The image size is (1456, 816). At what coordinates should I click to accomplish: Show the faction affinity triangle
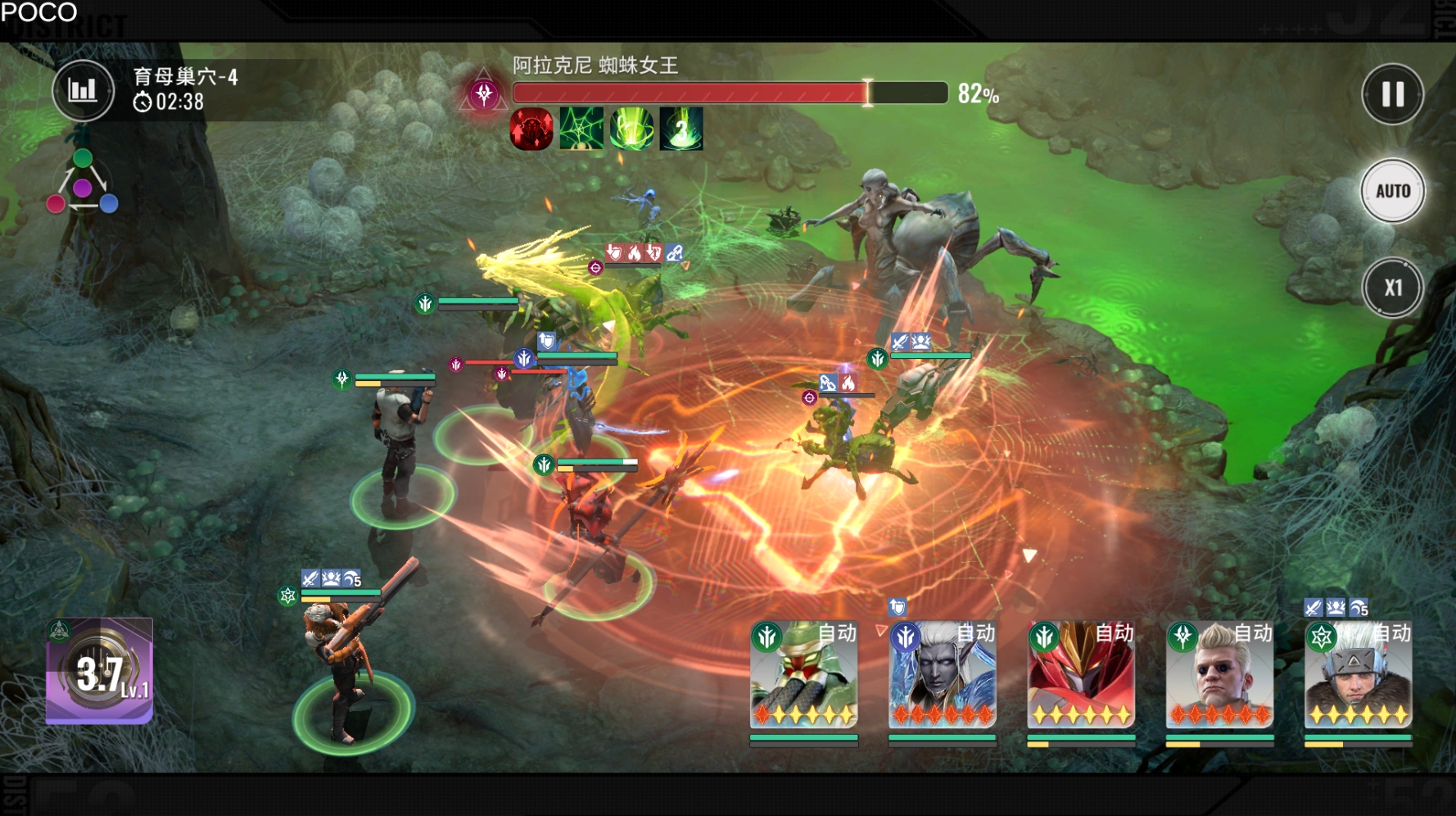click(x=82, y=184)
